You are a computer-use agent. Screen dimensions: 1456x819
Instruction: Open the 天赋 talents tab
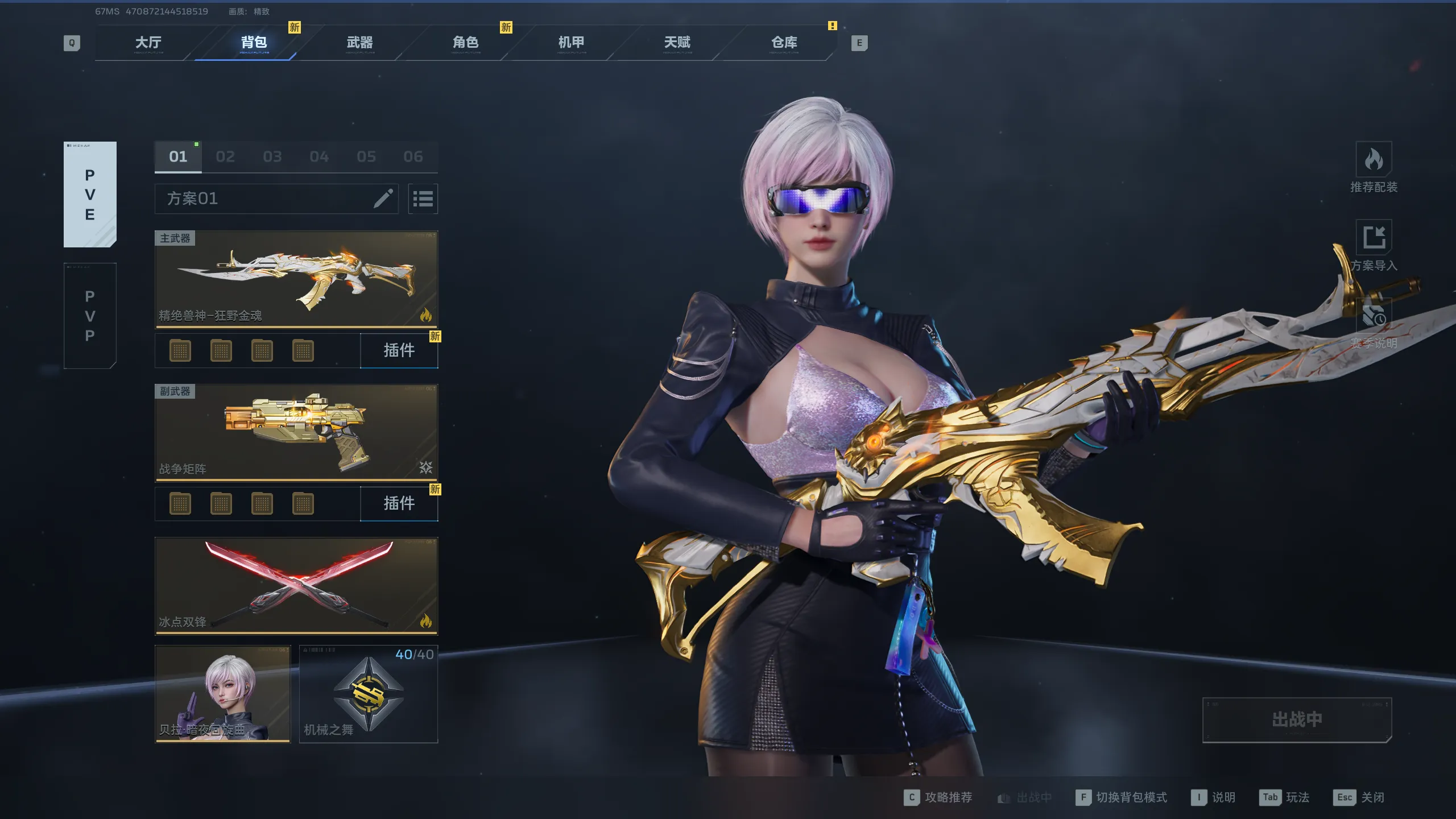[677, 43]
